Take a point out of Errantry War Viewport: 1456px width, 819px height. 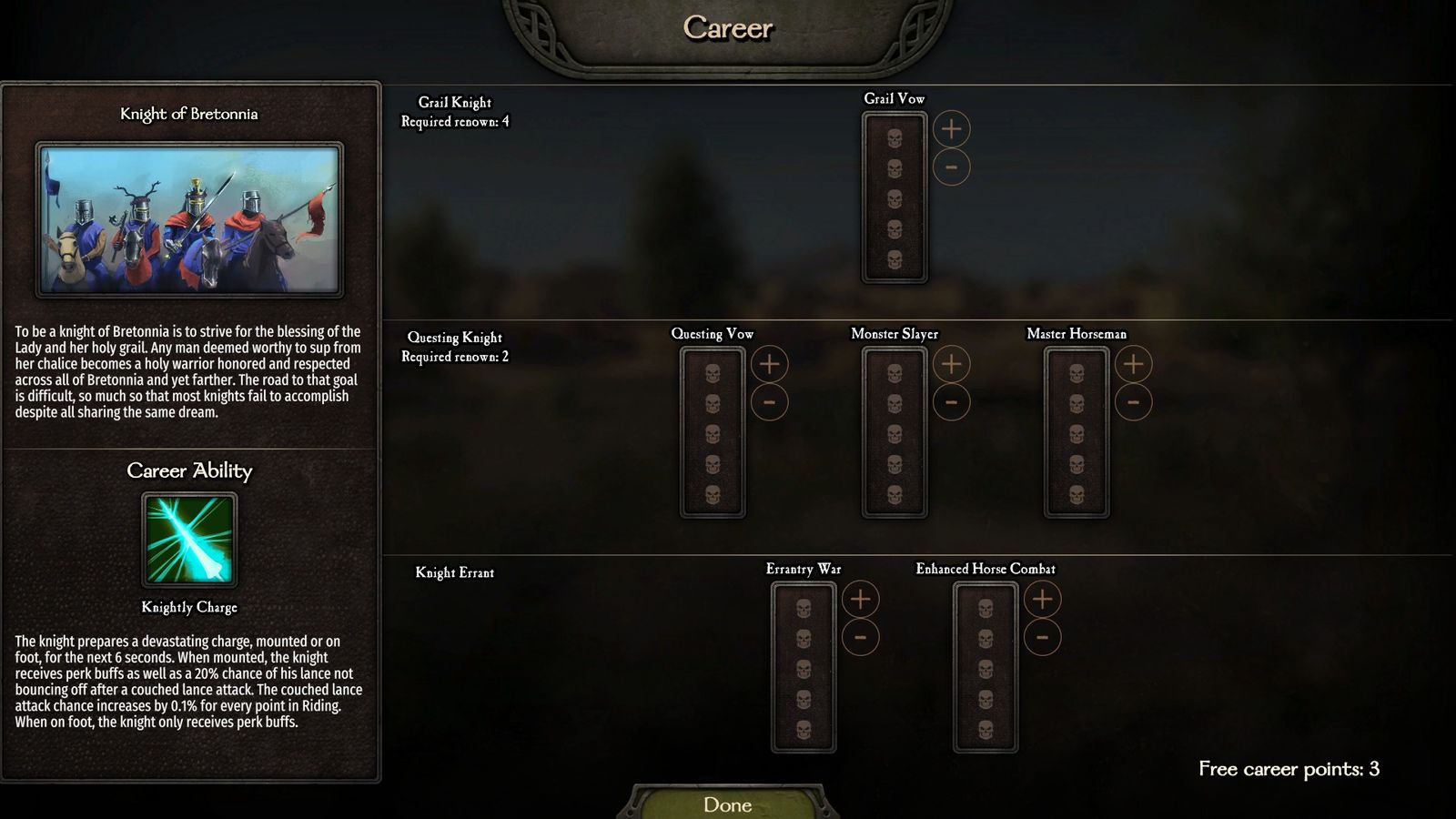point(860,637)
